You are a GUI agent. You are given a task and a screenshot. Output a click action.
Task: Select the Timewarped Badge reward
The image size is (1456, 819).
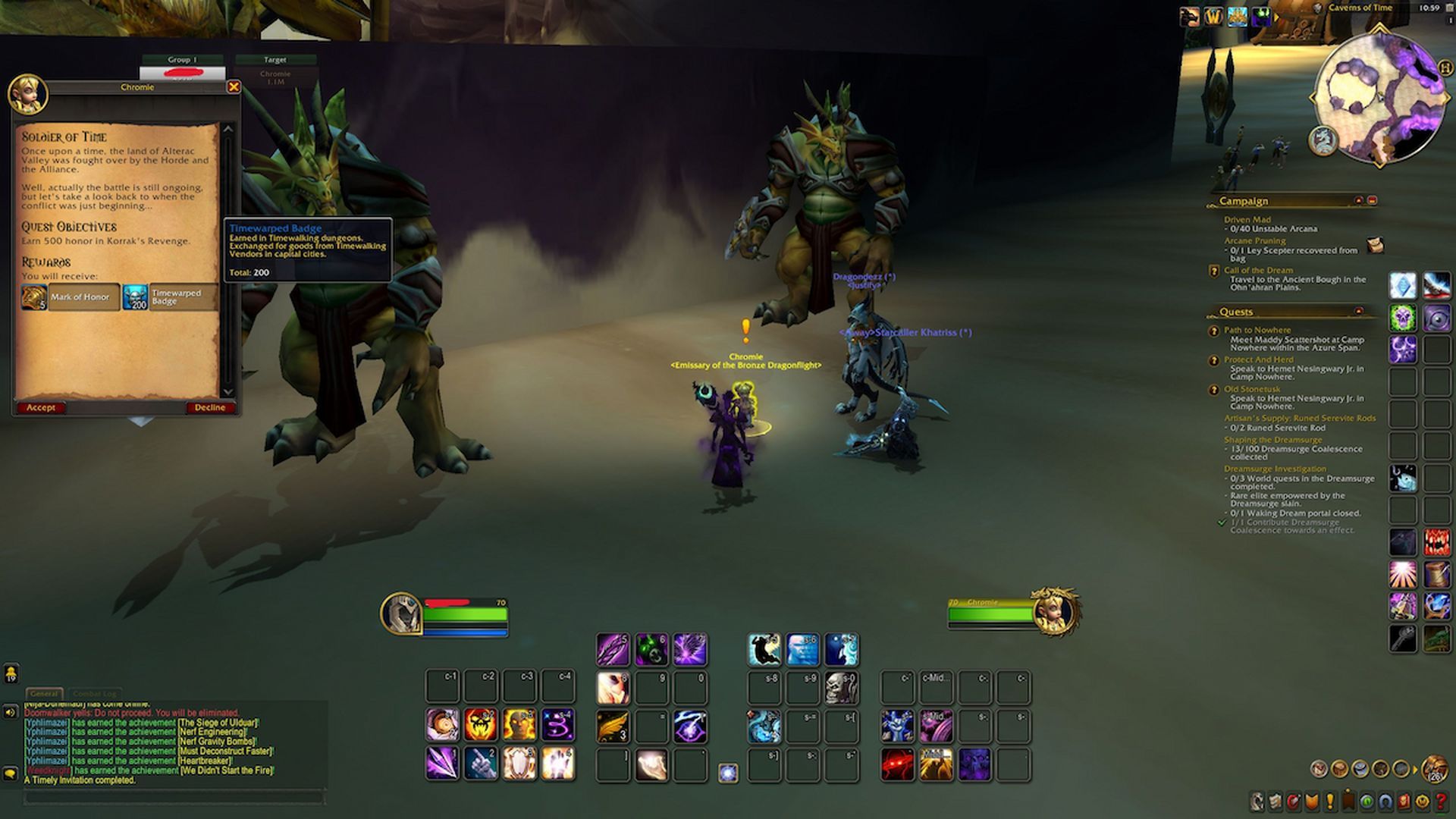[169, 297]
